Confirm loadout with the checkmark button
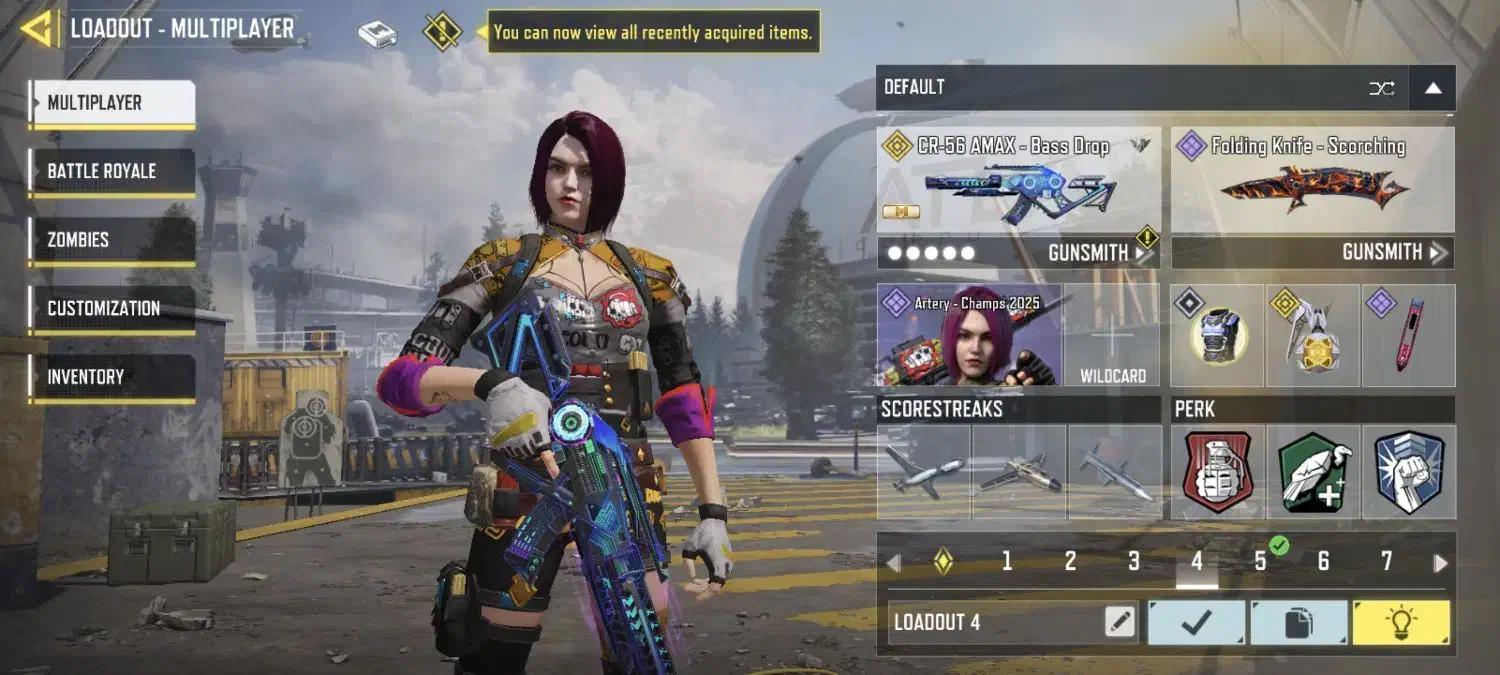The image size is (1500, 675). coord(1196,622)
